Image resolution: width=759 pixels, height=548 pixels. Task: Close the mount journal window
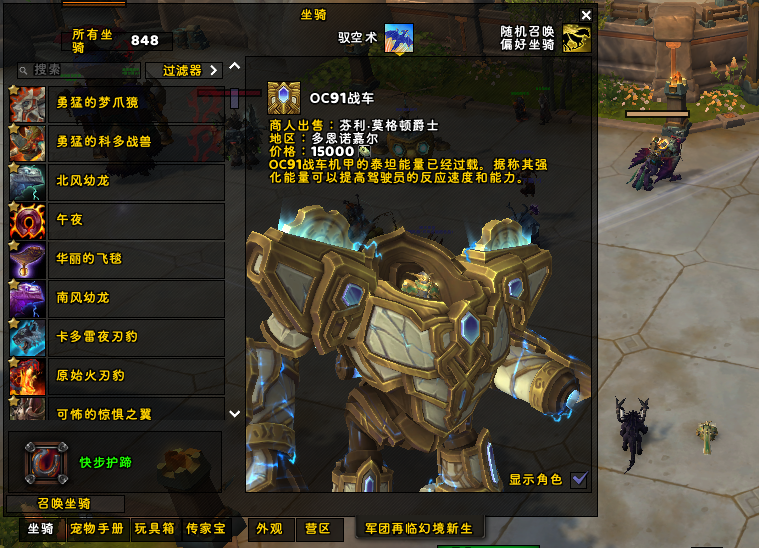tap(586, 15)
